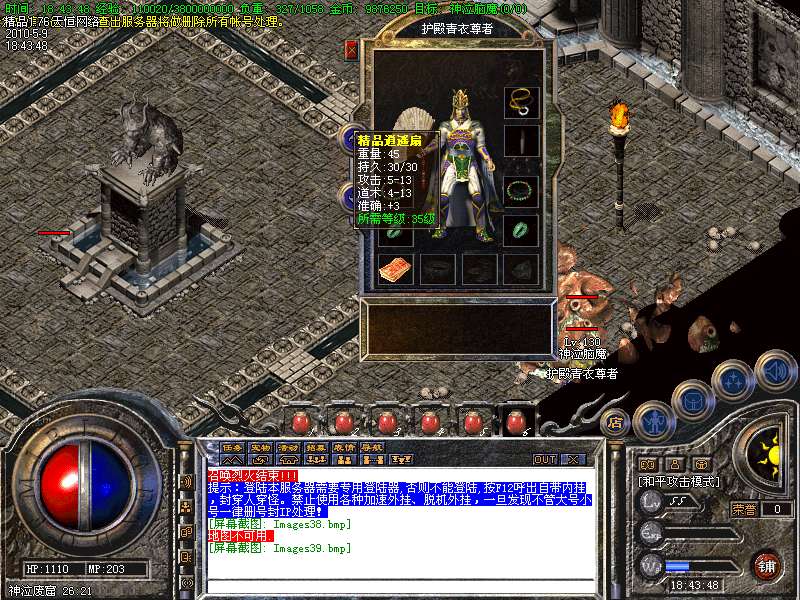Use the first red potion belt slot
The image size is (800, 600).
coord(300,423)
